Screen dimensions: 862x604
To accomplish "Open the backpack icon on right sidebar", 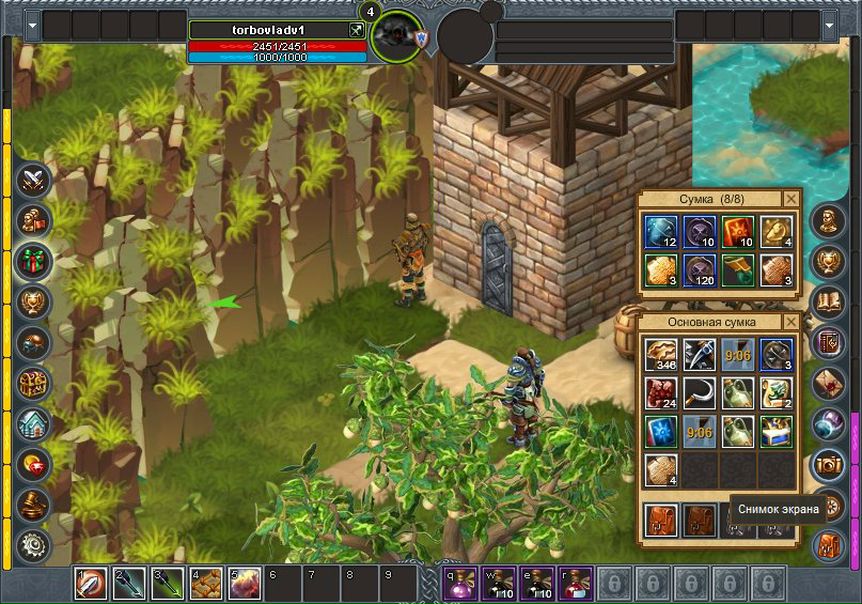I will [827, 546].
